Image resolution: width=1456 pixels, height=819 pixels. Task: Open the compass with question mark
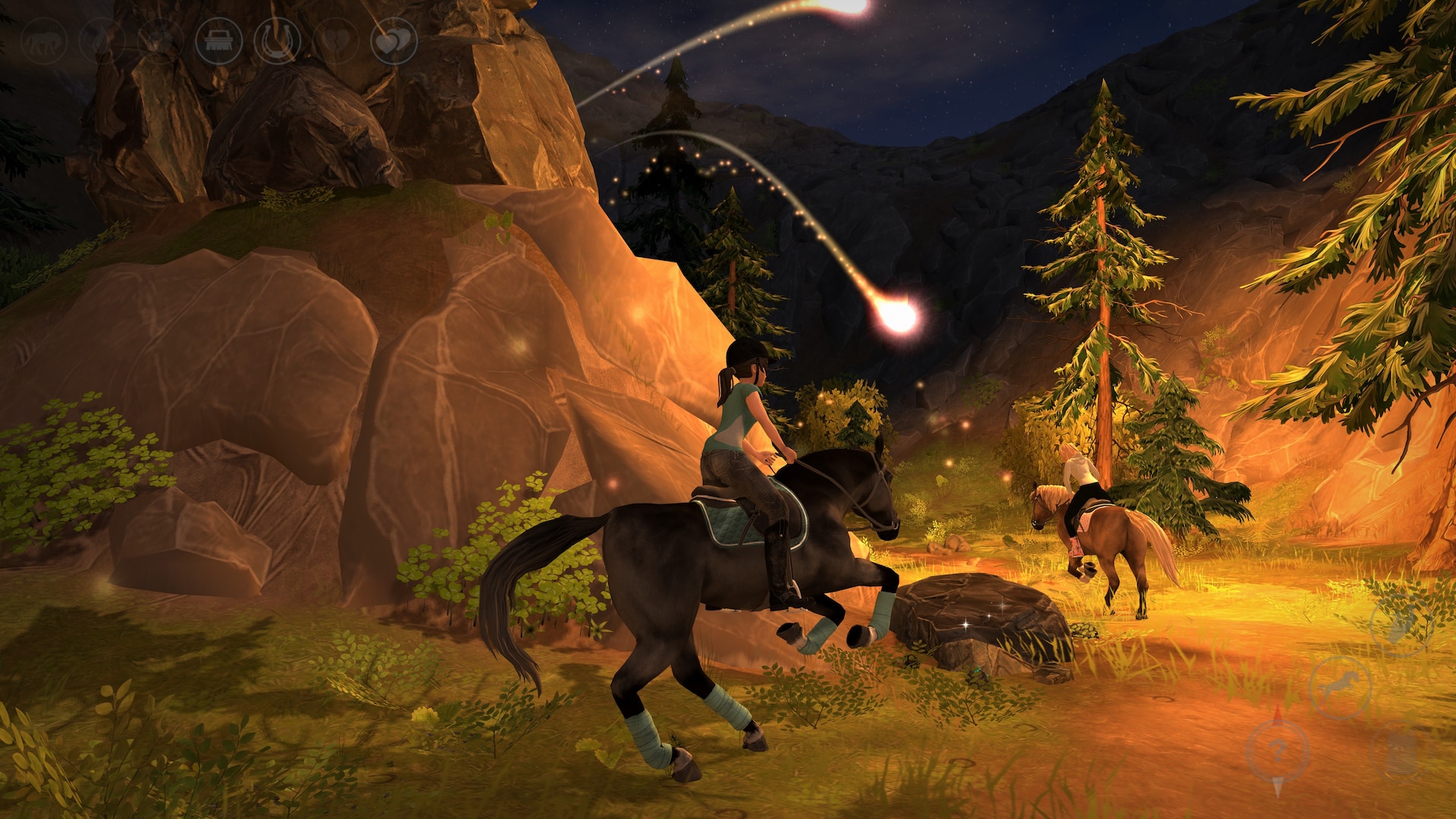tap(1278, 752)
